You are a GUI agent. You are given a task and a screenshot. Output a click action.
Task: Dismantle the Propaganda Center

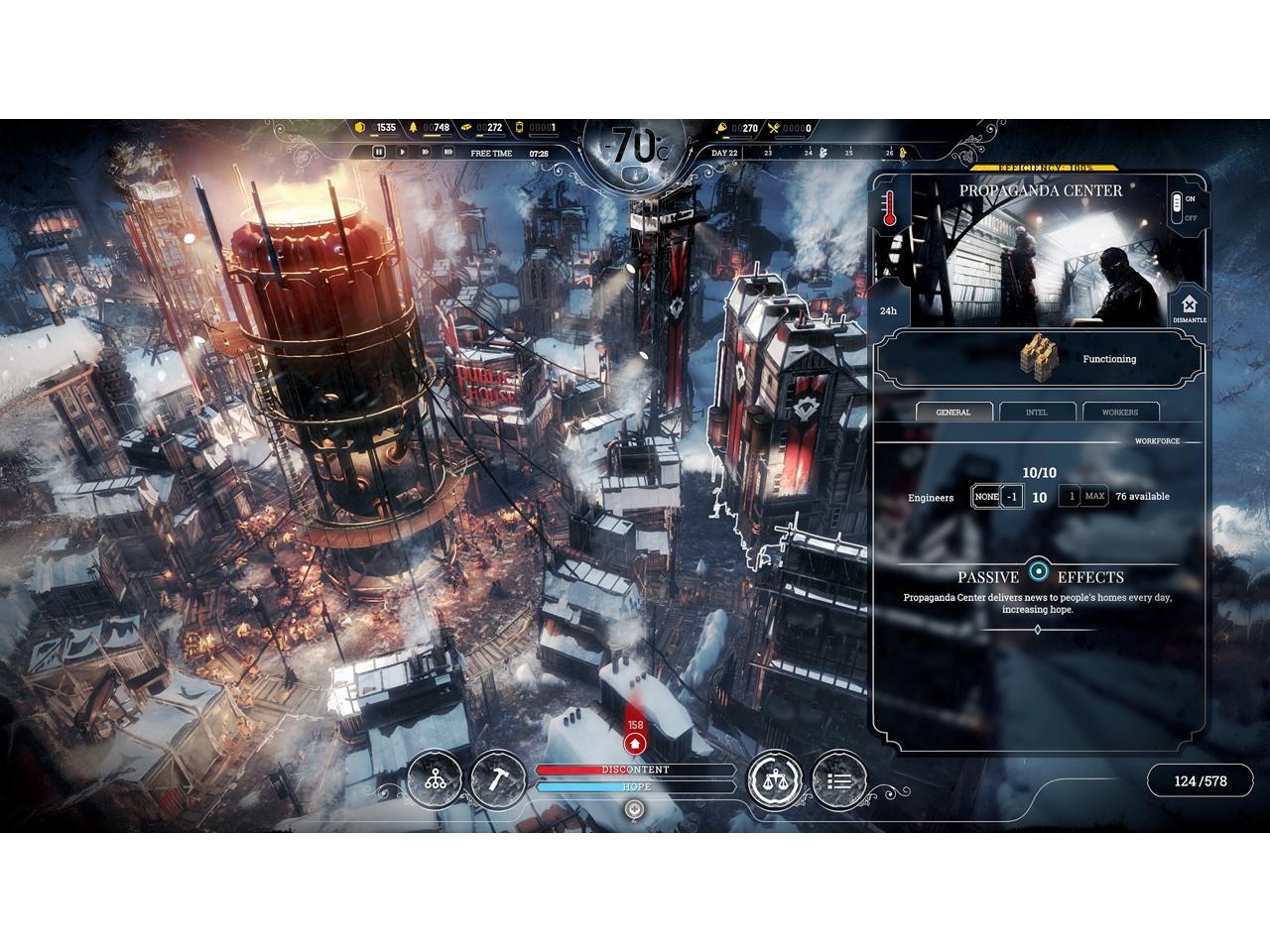(x=1189, y=306)
